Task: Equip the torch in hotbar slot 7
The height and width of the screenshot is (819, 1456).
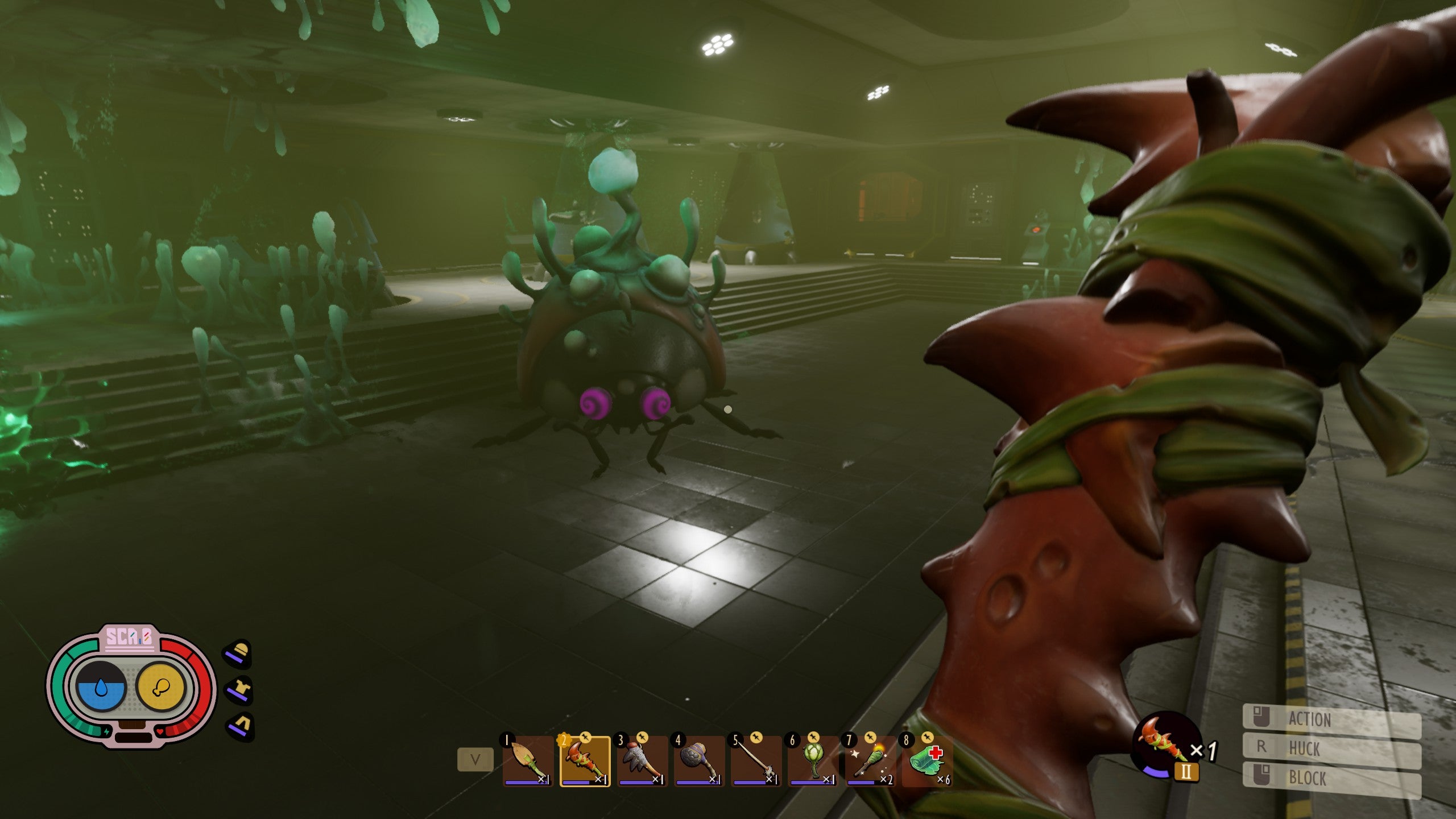Action: pos(870,761)
